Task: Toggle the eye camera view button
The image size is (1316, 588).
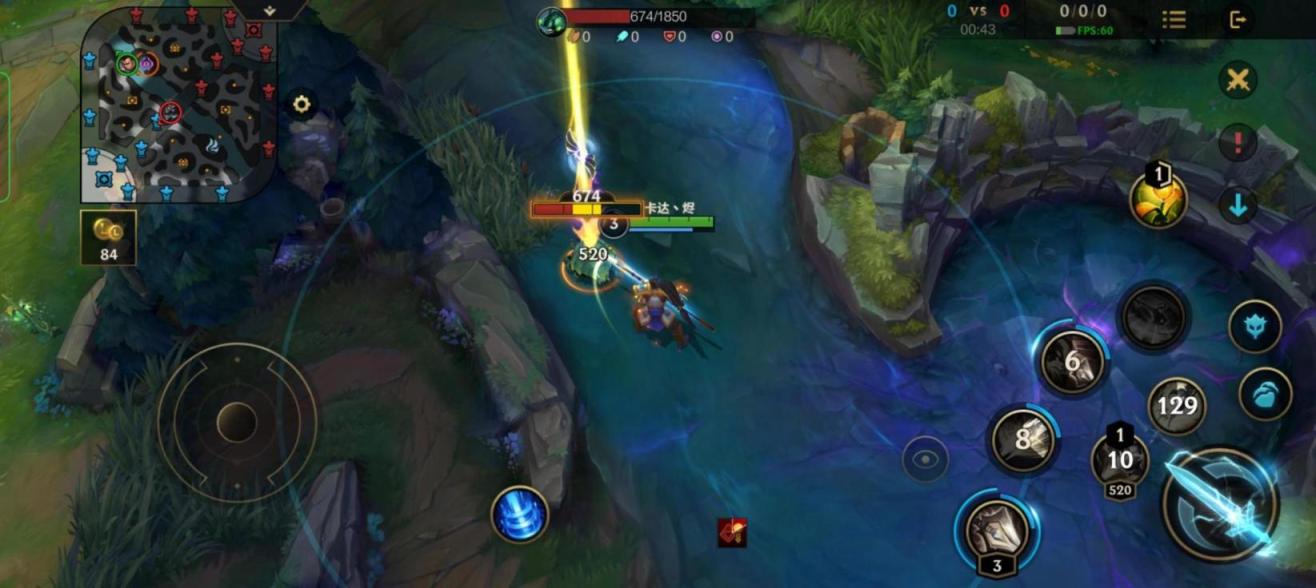Action: (925, 459)
